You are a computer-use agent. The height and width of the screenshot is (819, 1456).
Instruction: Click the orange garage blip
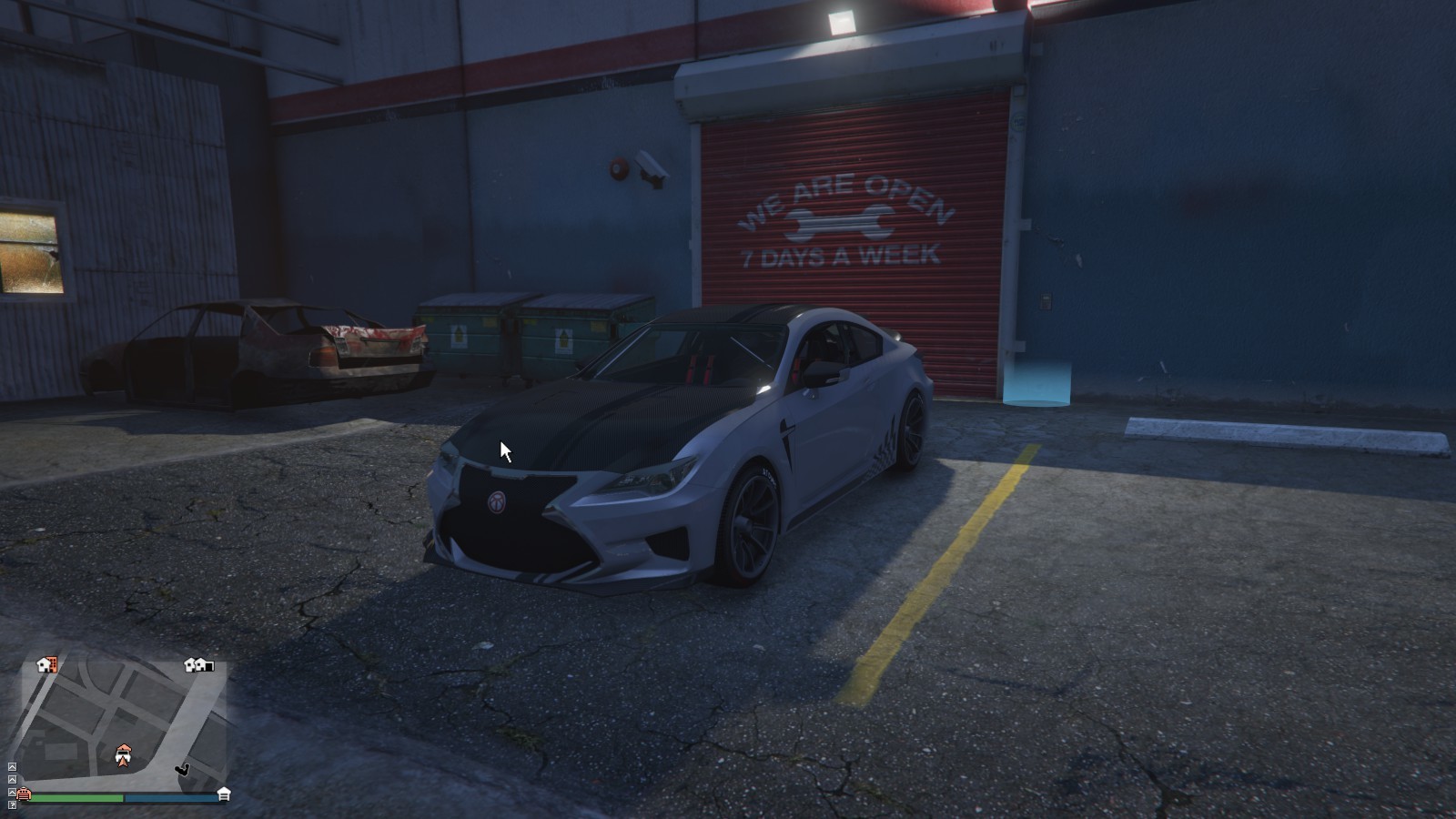click(x=24, y=794)
